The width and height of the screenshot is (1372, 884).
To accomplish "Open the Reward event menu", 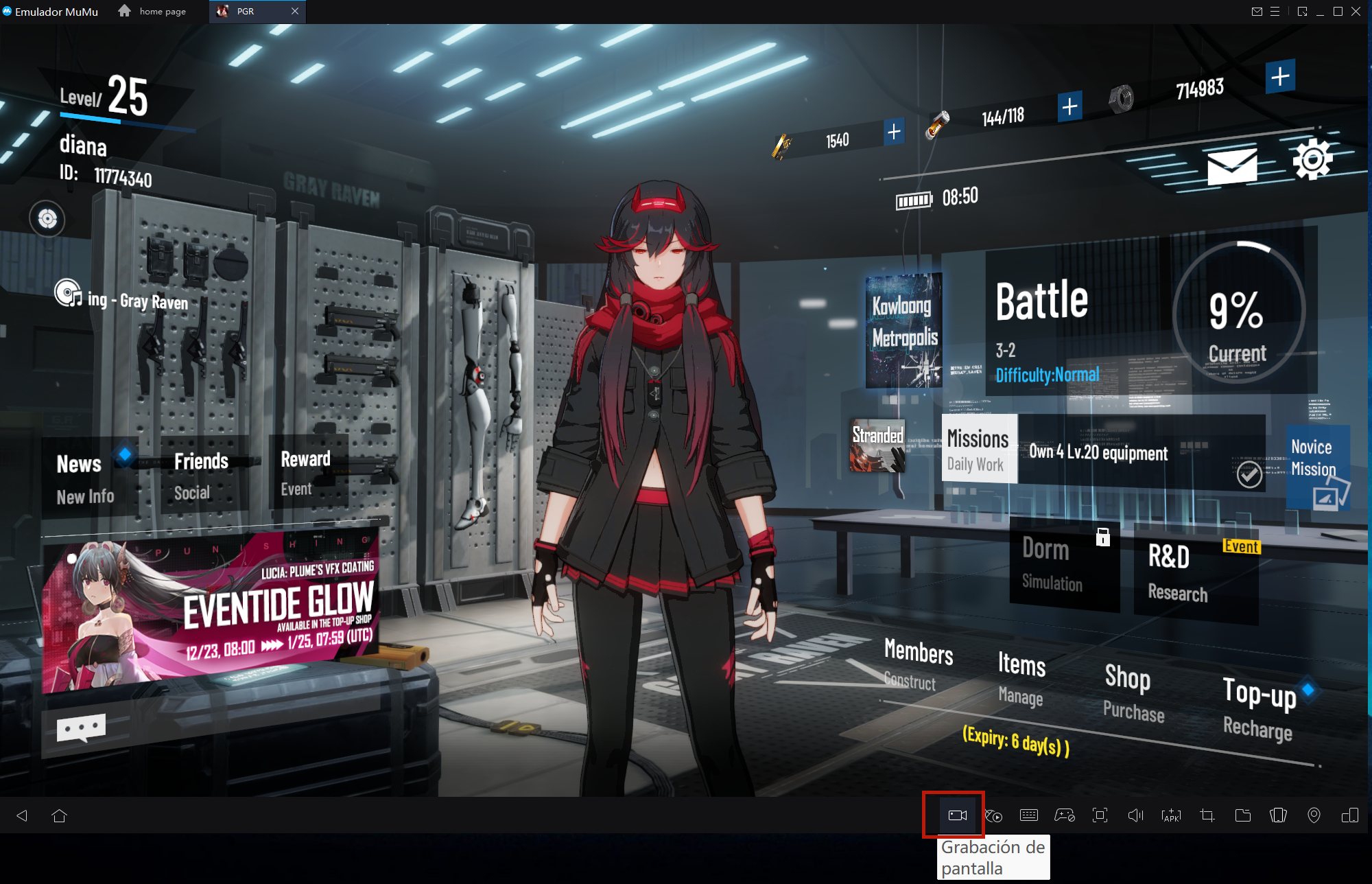I will pyautogui.click(x=306, y=472).
